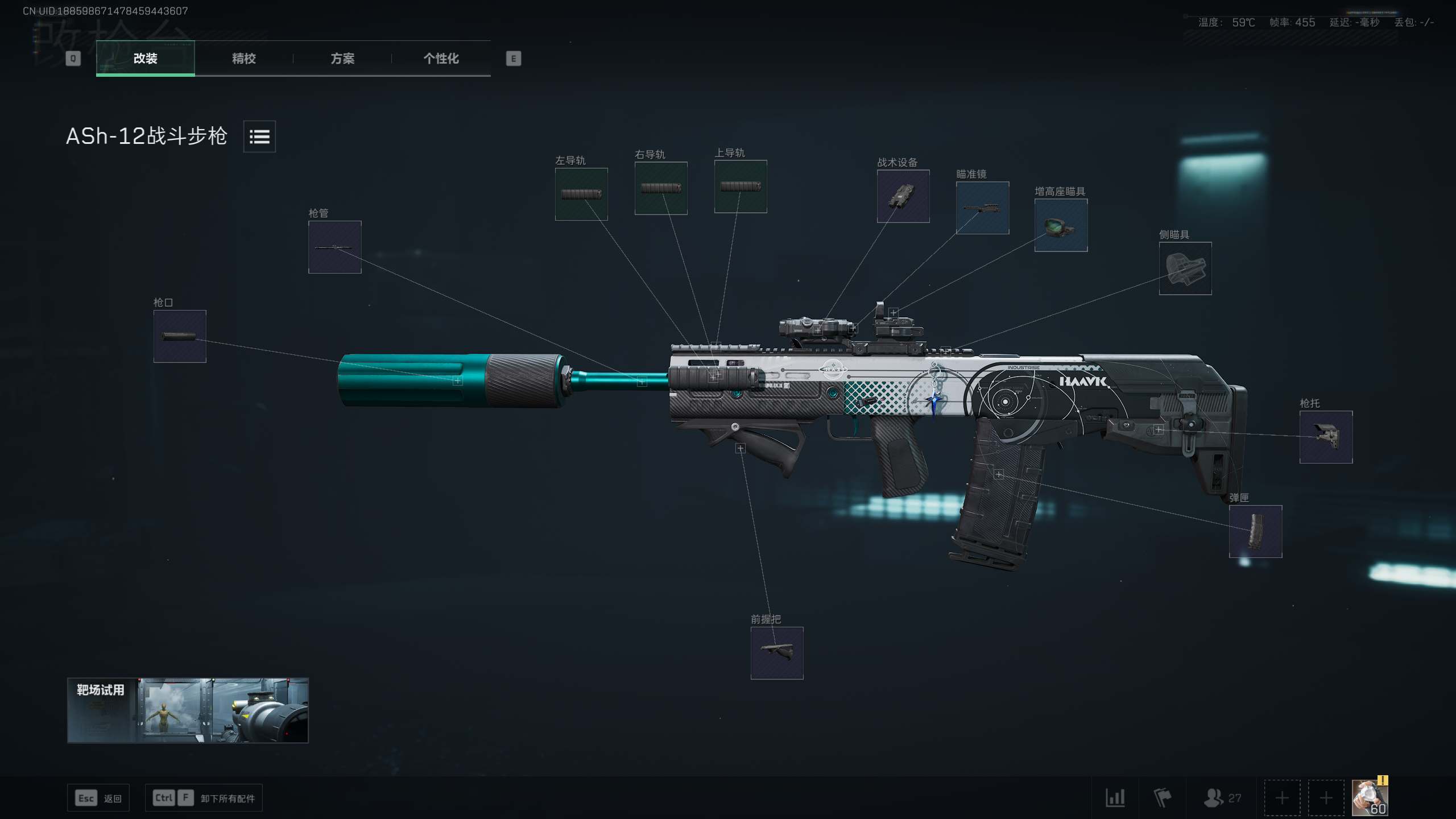Screen dimensions: 1456x819
Task: Open the attachment list icon beside weapon name
Action: coord(259,136)
